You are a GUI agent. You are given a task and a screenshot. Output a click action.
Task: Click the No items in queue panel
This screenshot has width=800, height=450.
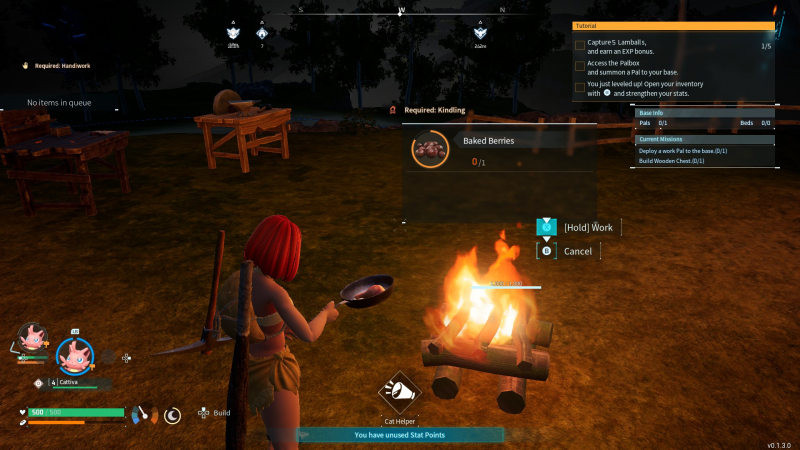point(60,103)
